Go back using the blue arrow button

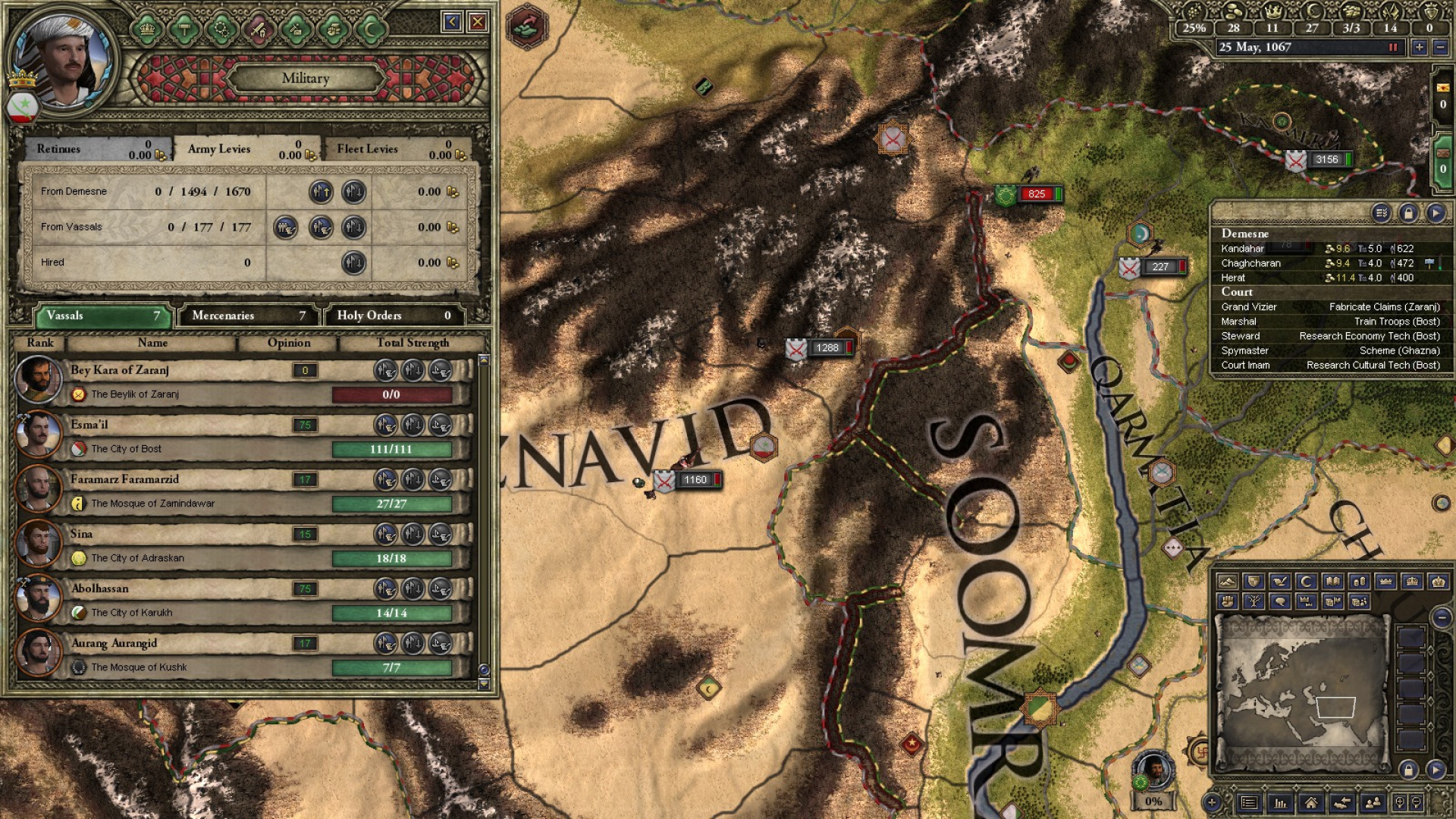pyautogui.click(x=453, y=22)
